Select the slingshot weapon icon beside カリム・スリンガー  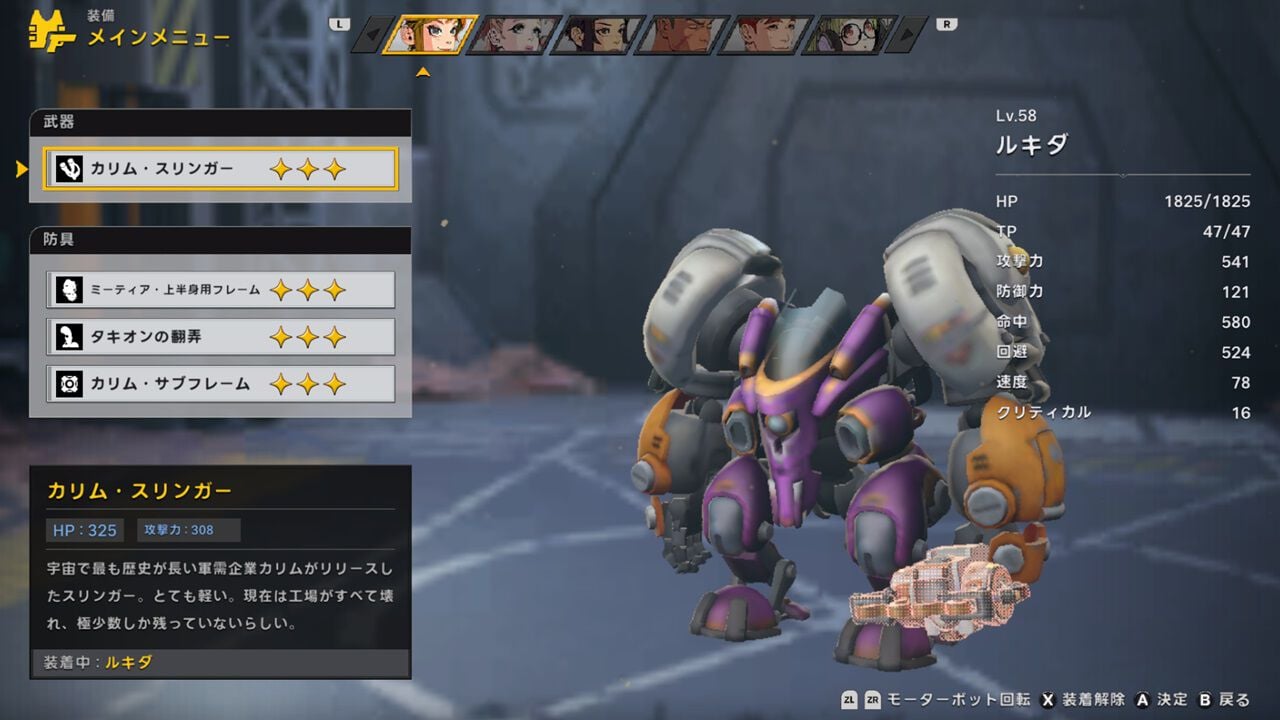click(68, 169)
